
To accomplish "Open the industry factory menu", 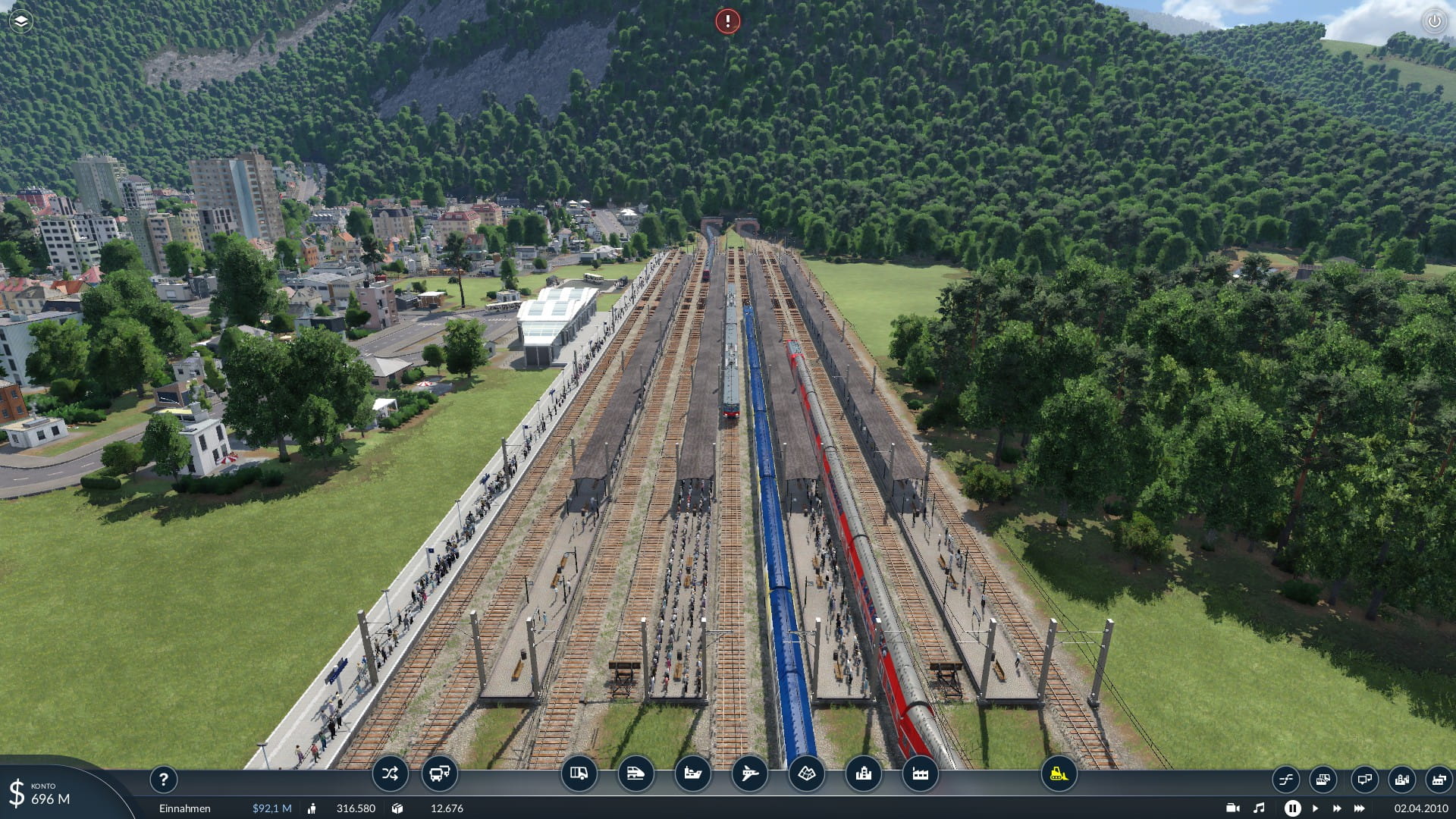I will click(920, 774).
